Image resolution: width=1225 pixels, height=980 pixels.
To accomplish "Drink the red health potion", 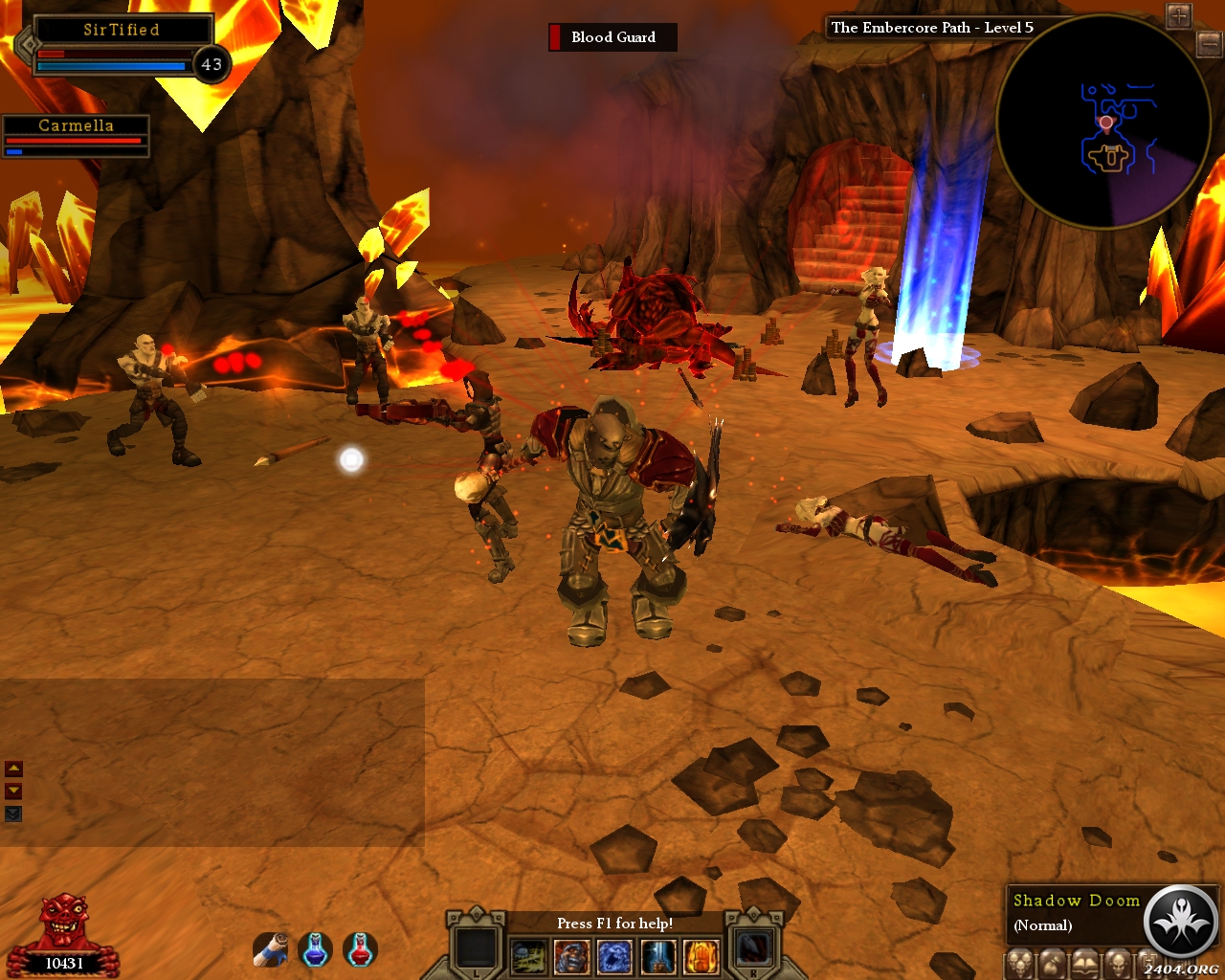I will (360, 949).
